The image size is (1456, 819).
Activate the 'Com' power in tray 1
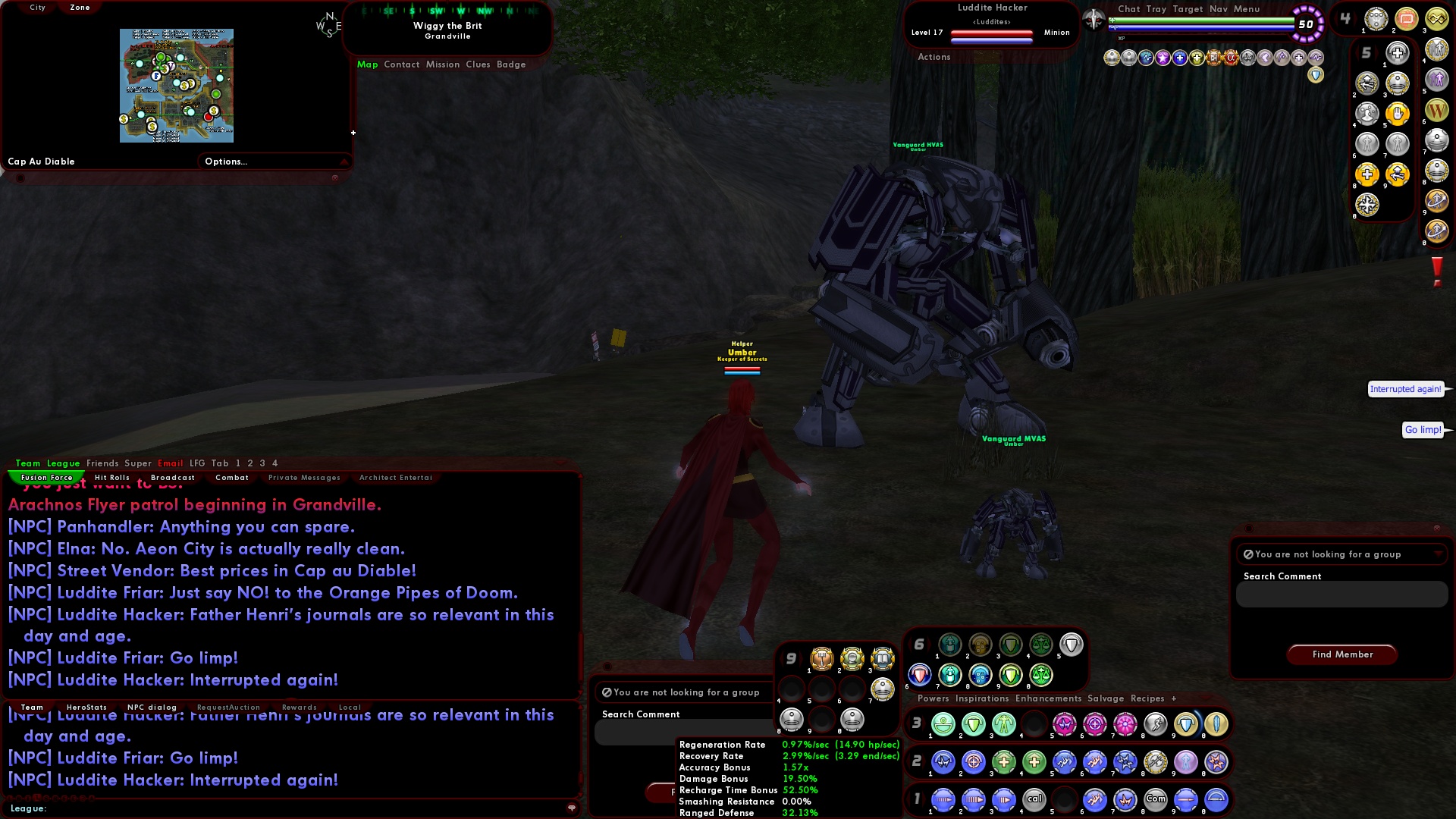(1156, 799)
